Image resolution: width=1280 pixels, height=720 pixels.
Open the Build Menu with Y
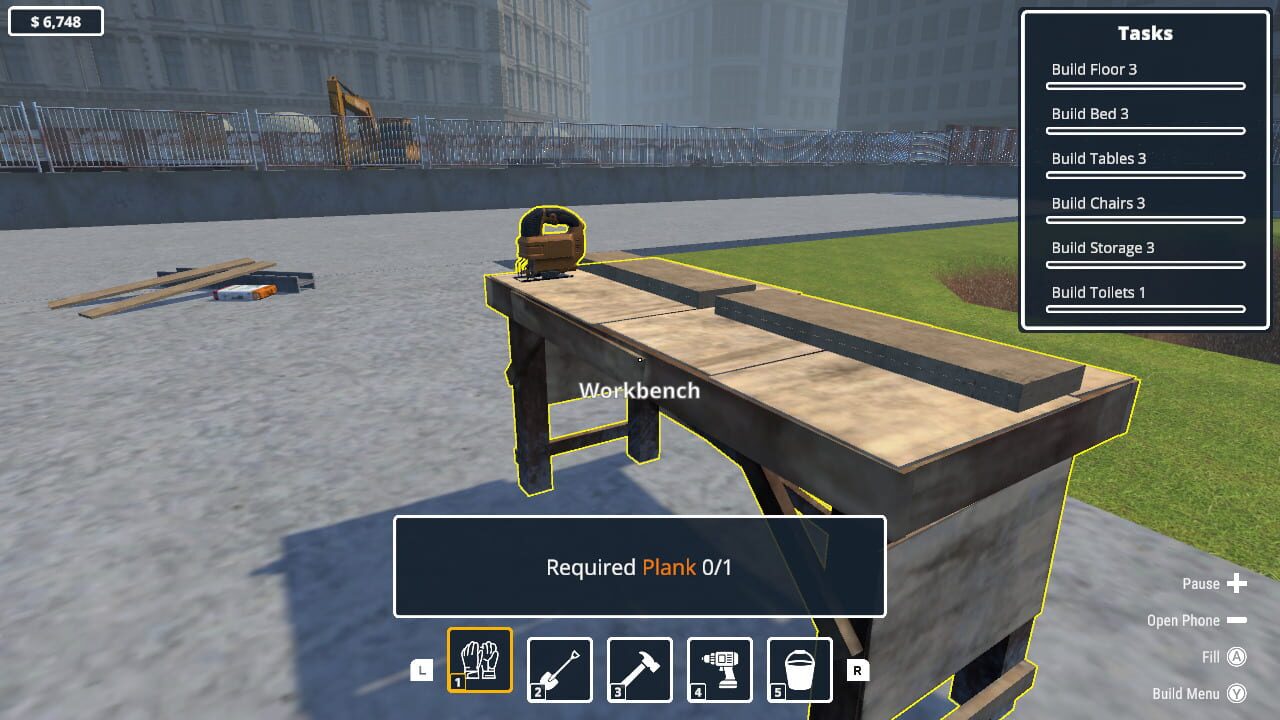point(1236,693)
